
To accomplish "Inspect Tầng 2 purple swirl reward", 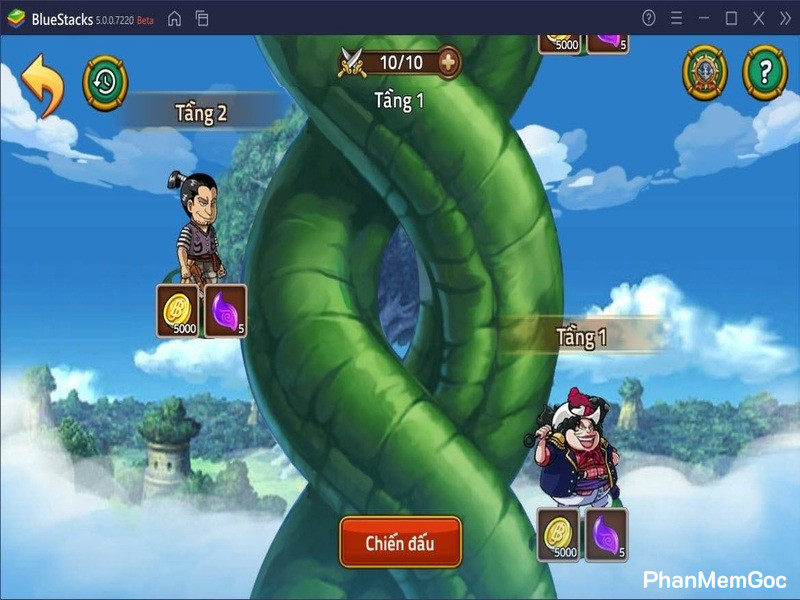I will coord(226,310).
